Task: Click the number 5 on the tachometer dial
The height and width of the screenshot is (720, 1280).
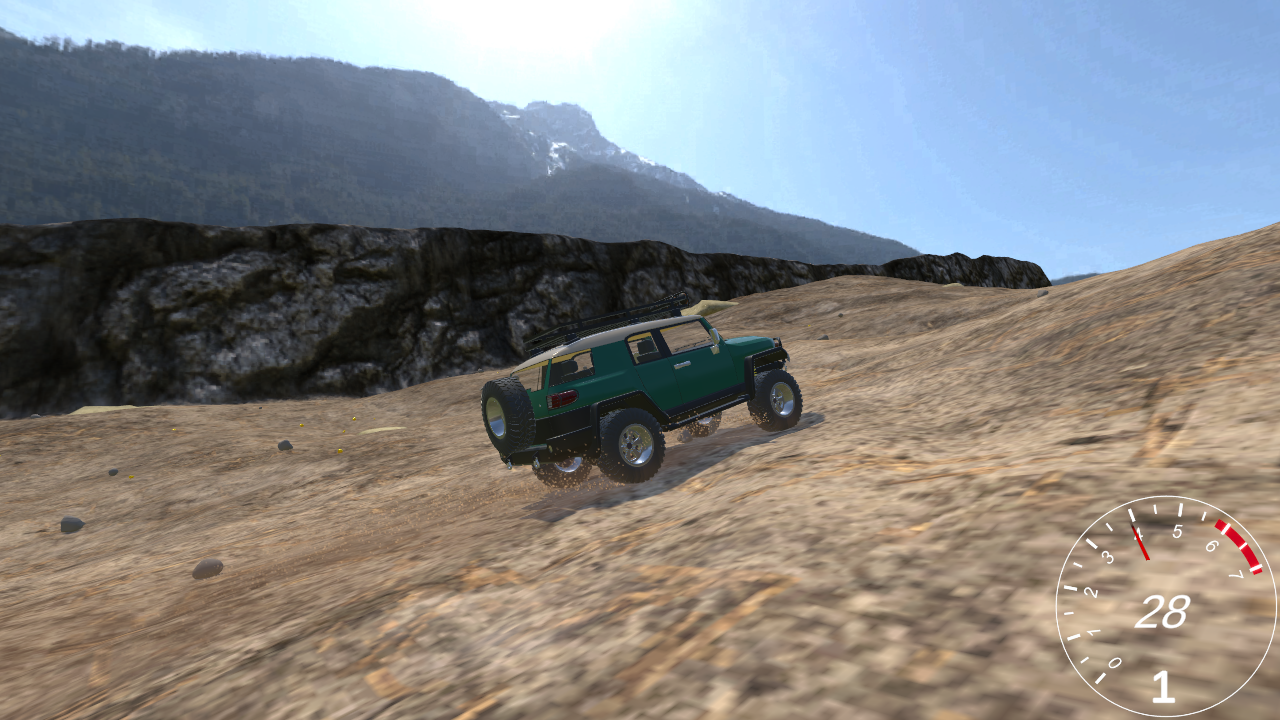Action: (1178, 530)
